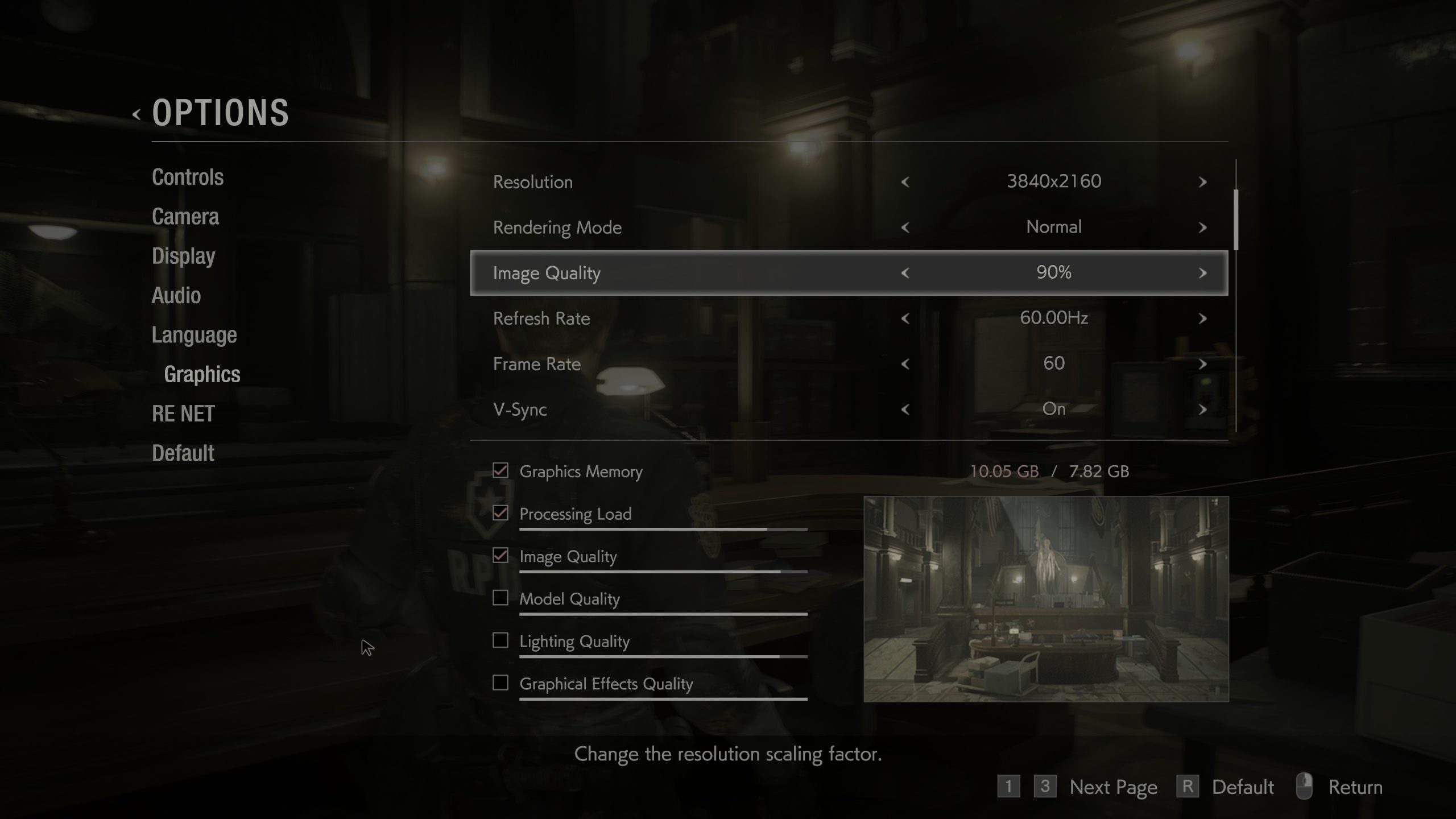Enable the Model Quality checkbox
Image resolution: width=1456 pixels, height=819 pixels.
(500, 598)
